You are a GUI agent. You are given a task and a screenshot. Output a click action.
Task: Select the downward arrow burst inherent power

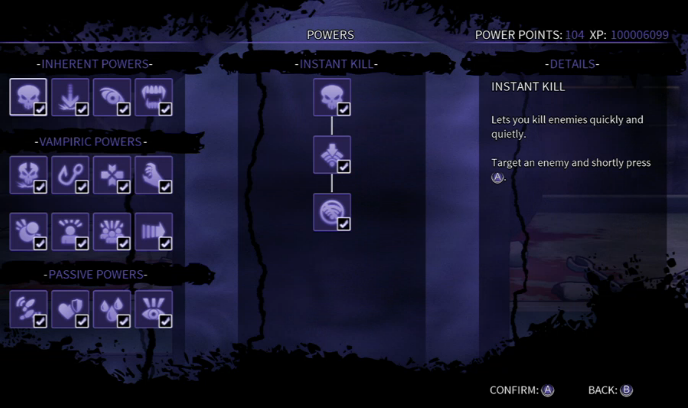pyautogui.click(x=70, y=98)
